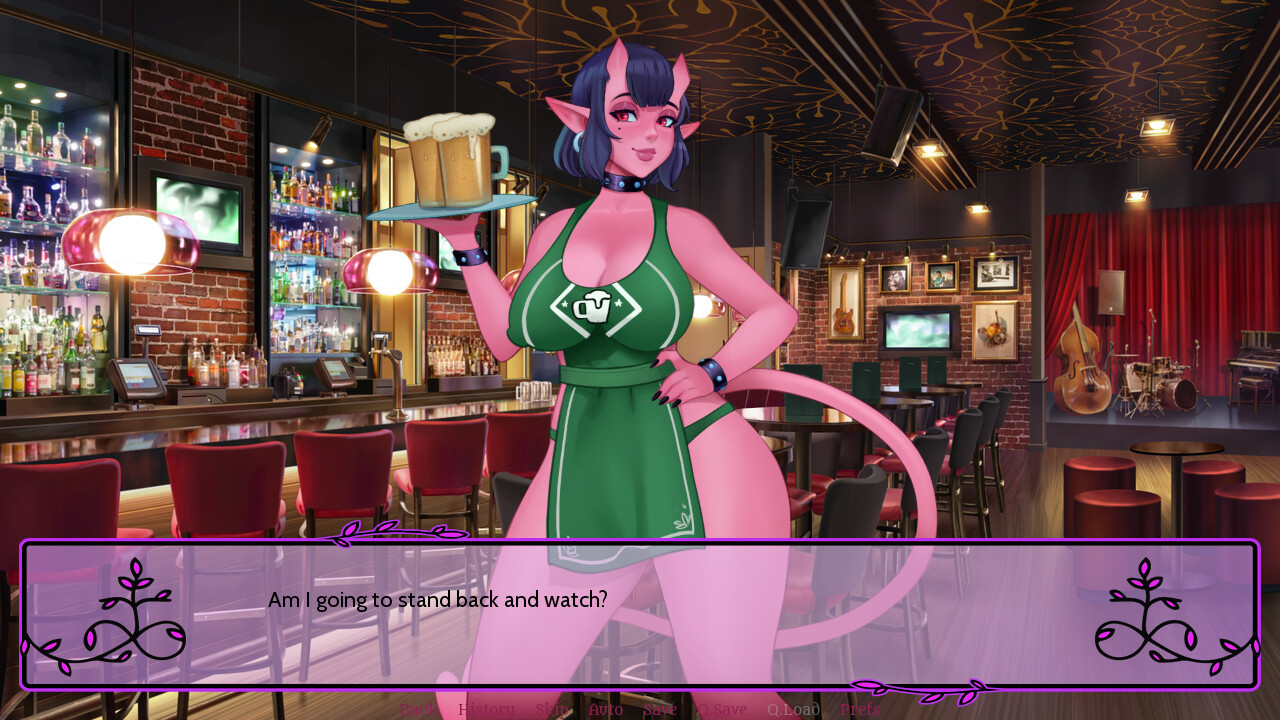Click the swirl flourish above the dialogue box

[x=400, y=533]
